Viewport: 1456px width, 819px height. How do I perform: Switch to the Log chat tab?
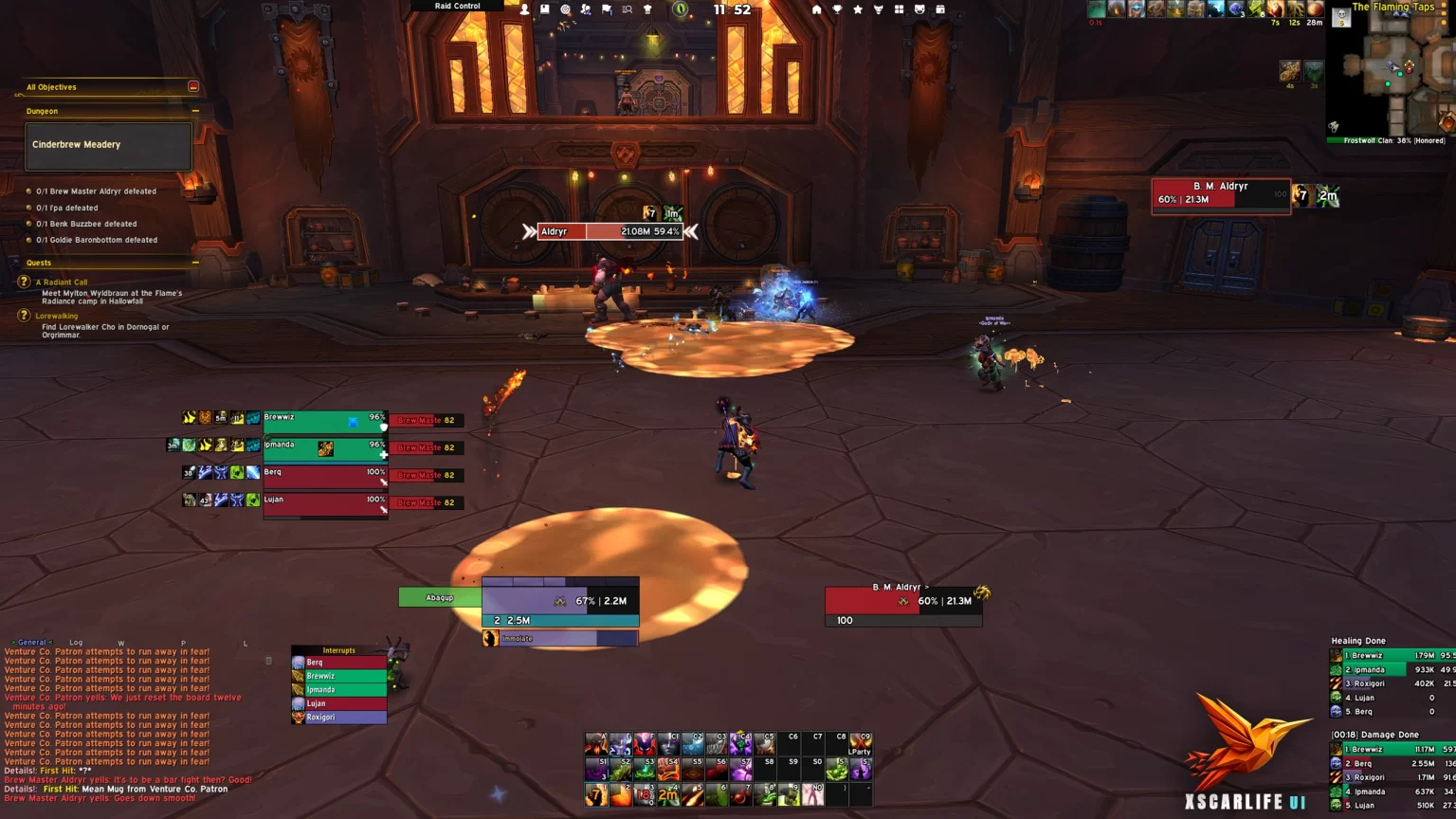[76, 643]
